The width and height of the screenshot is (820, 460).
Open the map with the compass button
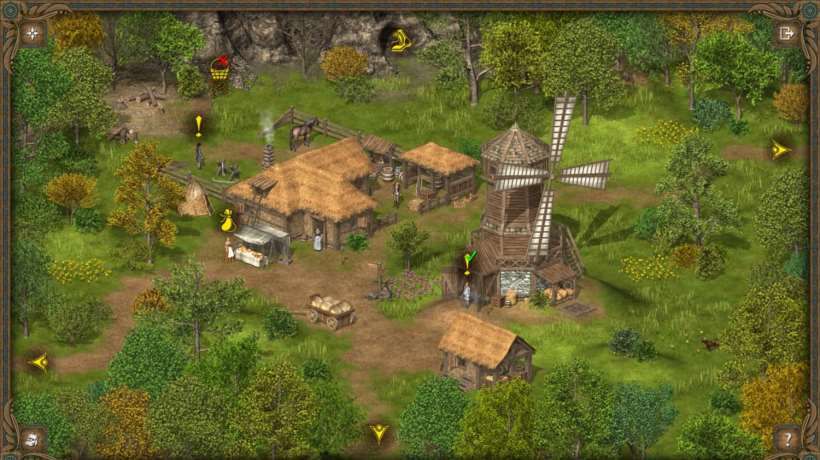click(x=33, y=33)
